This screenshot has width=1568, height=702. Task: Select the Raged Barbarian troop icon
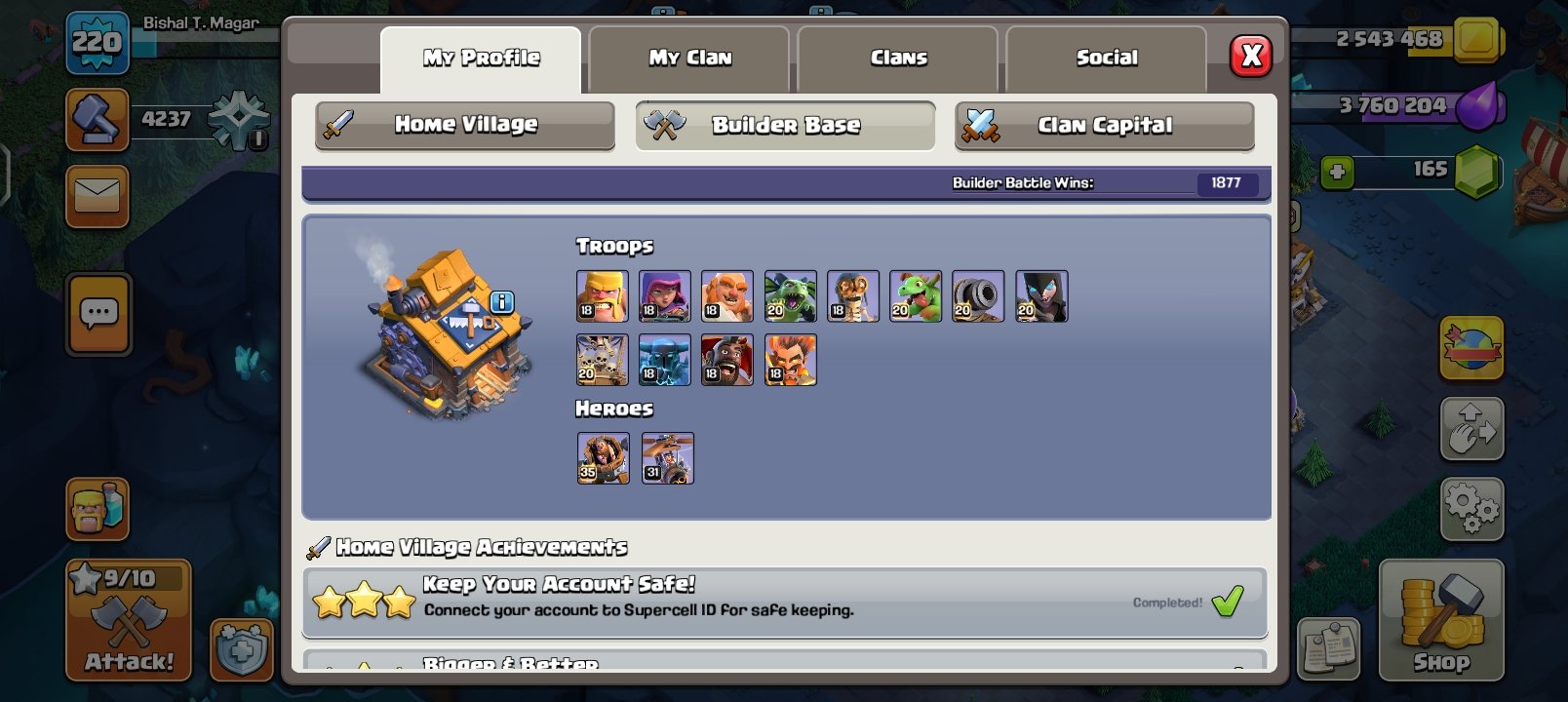[603, 295]
